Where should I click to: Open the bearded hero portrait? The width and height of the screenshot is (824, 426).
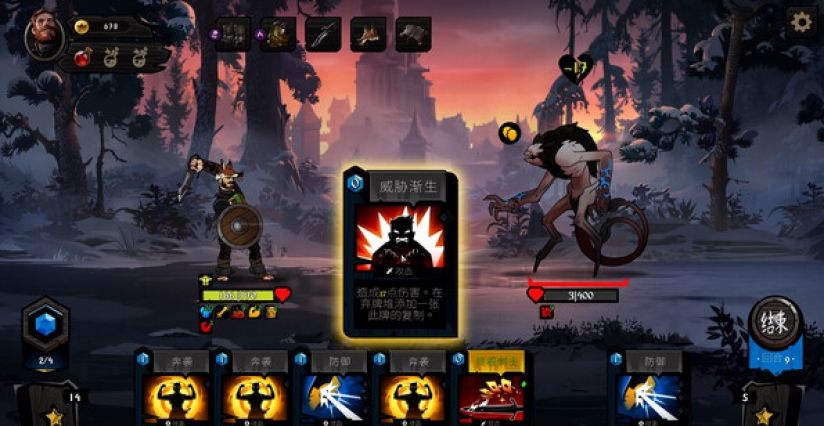click(46, 35)
